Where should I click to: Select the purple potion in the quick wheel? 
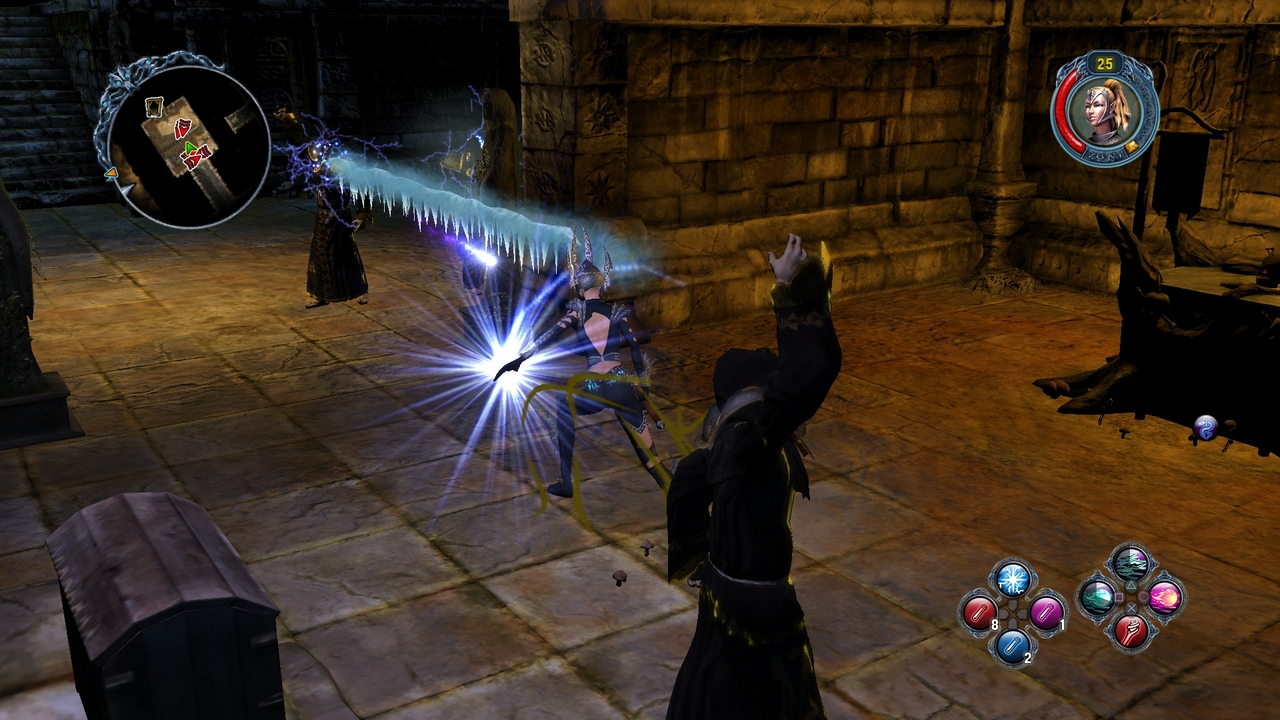pyautogui.click(x=1044, y=614)
